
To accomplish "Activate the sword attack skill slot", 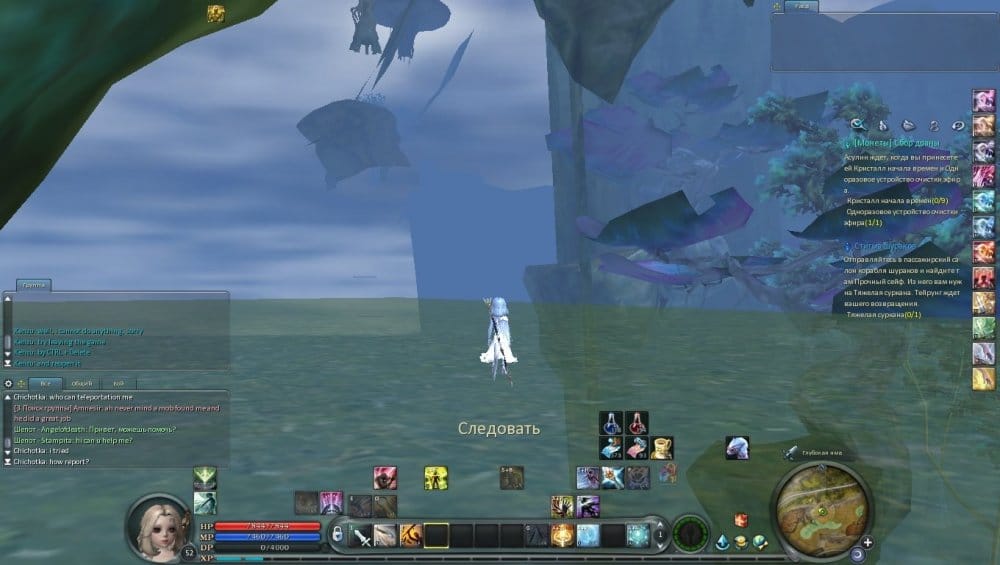I will pos(361,536).
